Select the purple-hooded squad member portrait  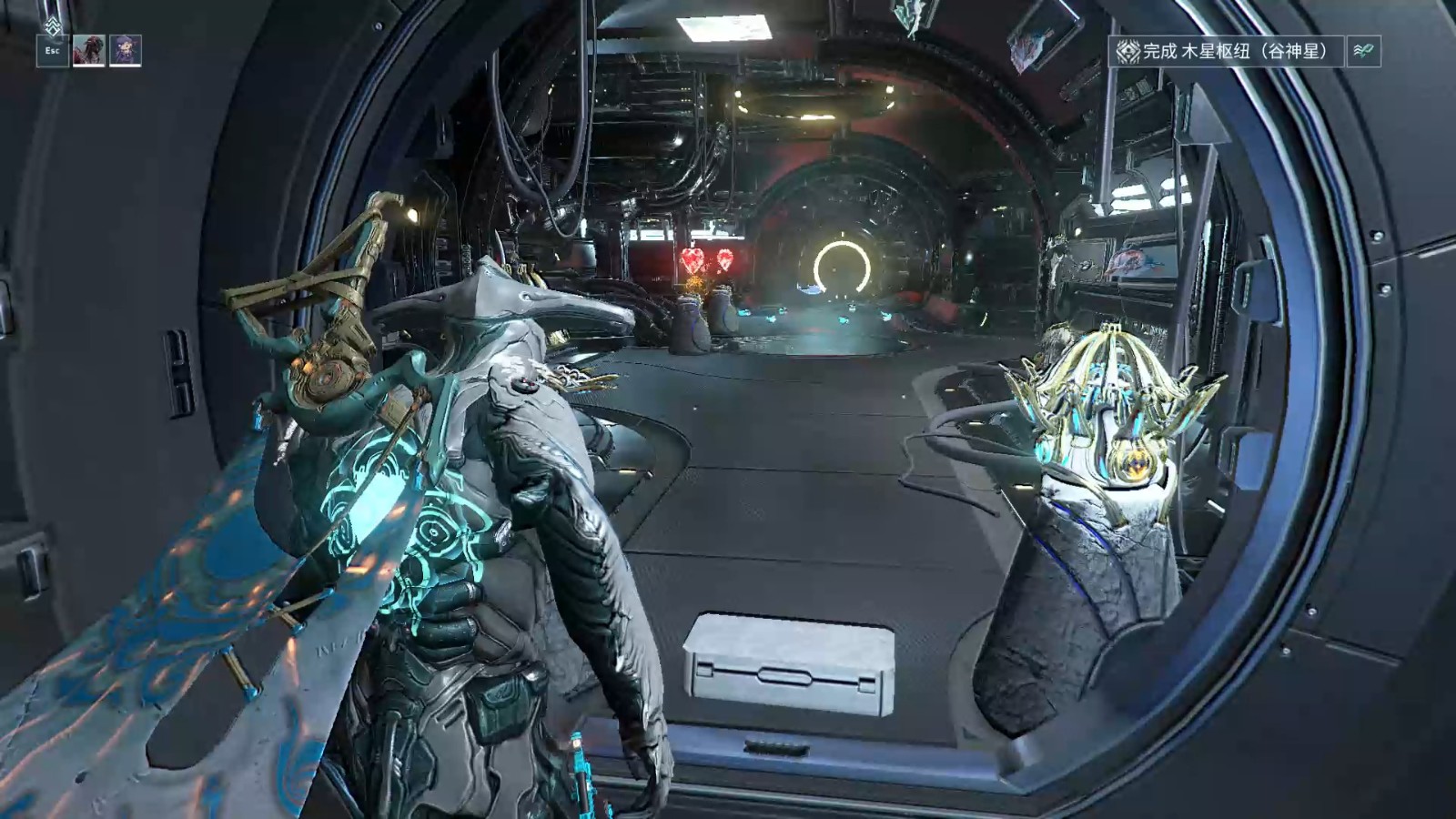(126, 50)
